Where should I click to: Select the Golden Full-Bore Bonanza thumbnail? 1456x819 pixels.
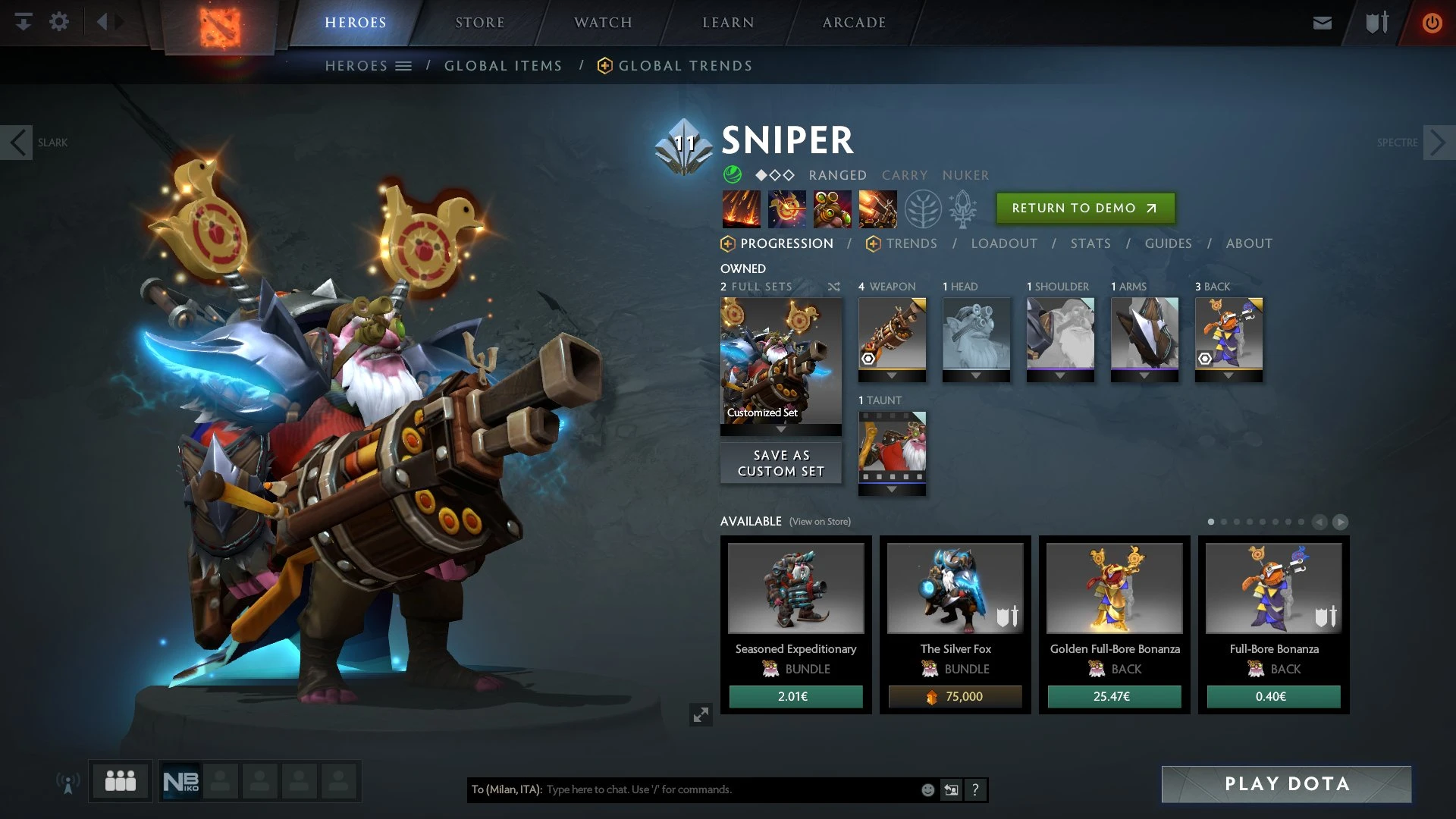(1114, 588)
